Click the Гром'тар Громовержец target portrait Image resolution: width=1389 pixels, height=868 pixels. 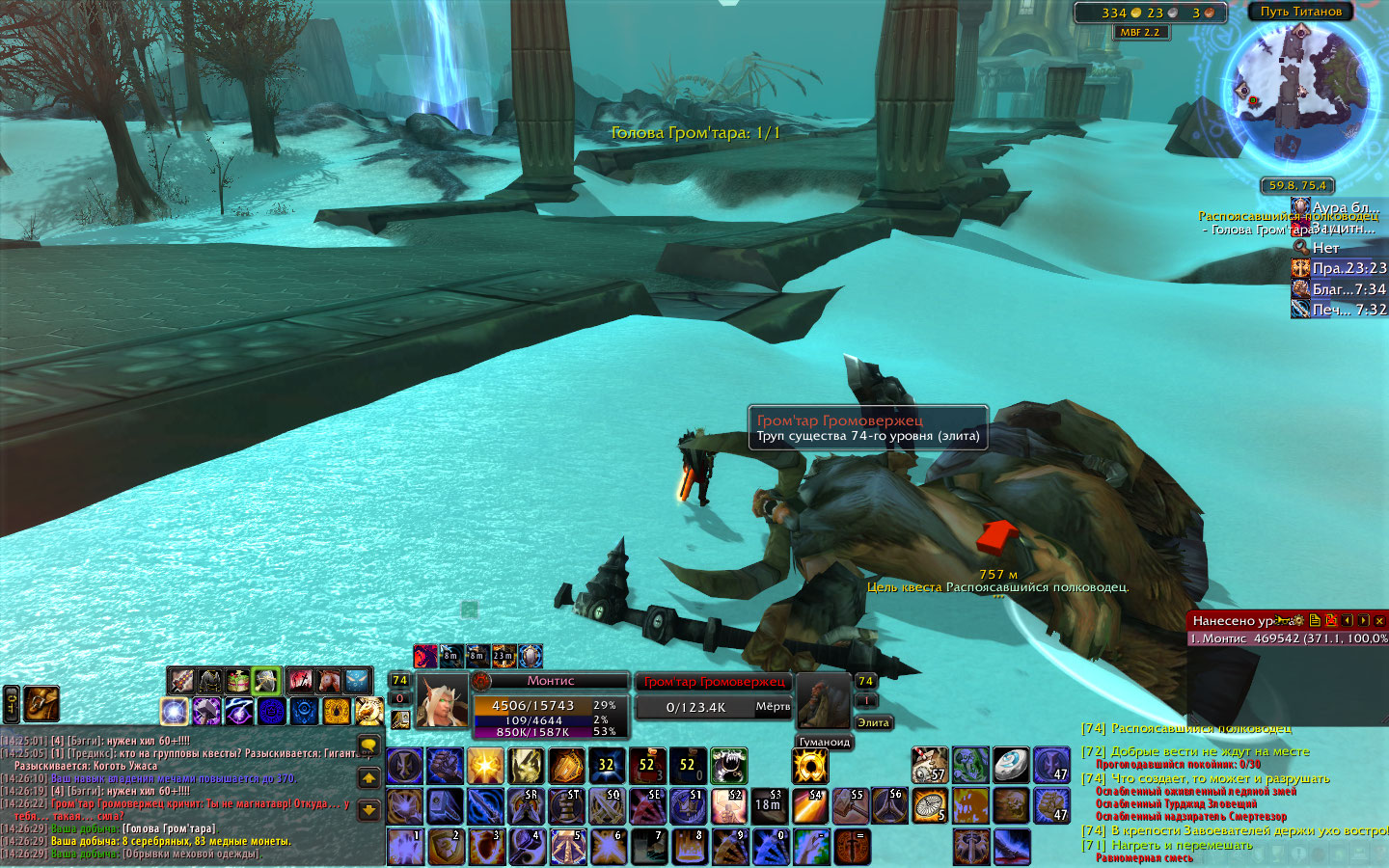click(823, 701)
